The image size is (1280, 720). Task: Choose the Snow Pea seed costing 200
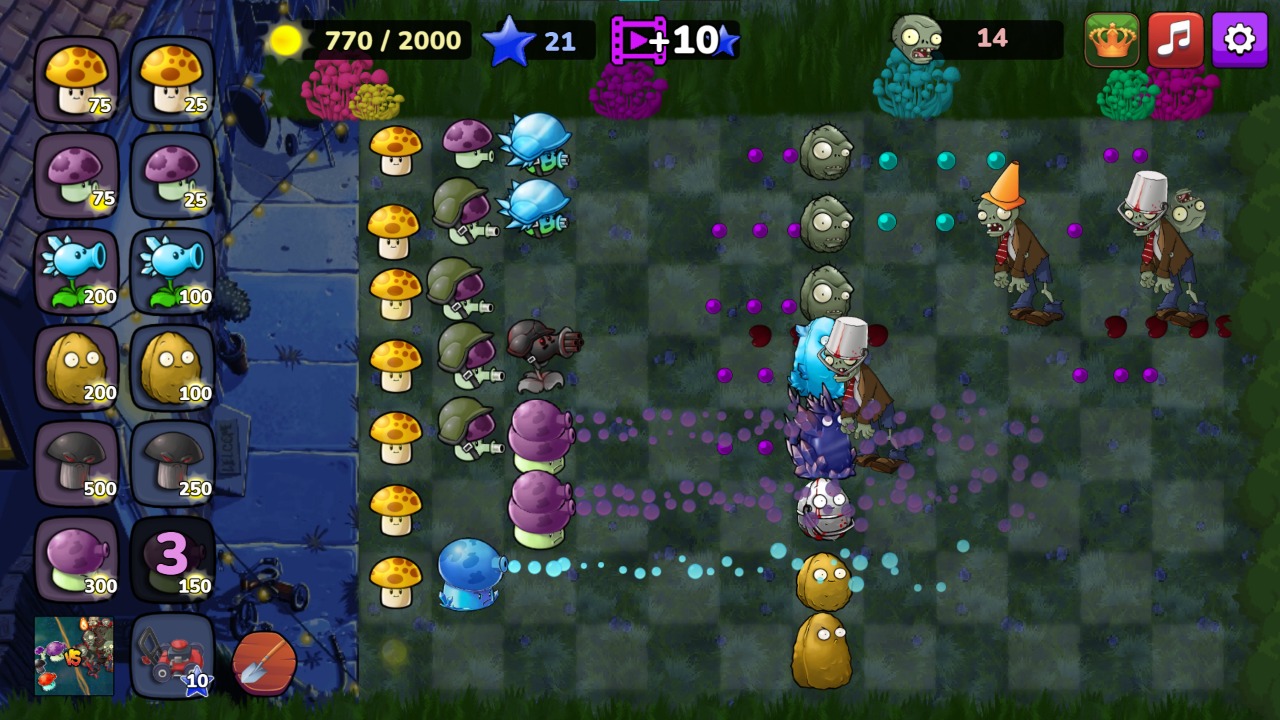click(x=78, y=270)
